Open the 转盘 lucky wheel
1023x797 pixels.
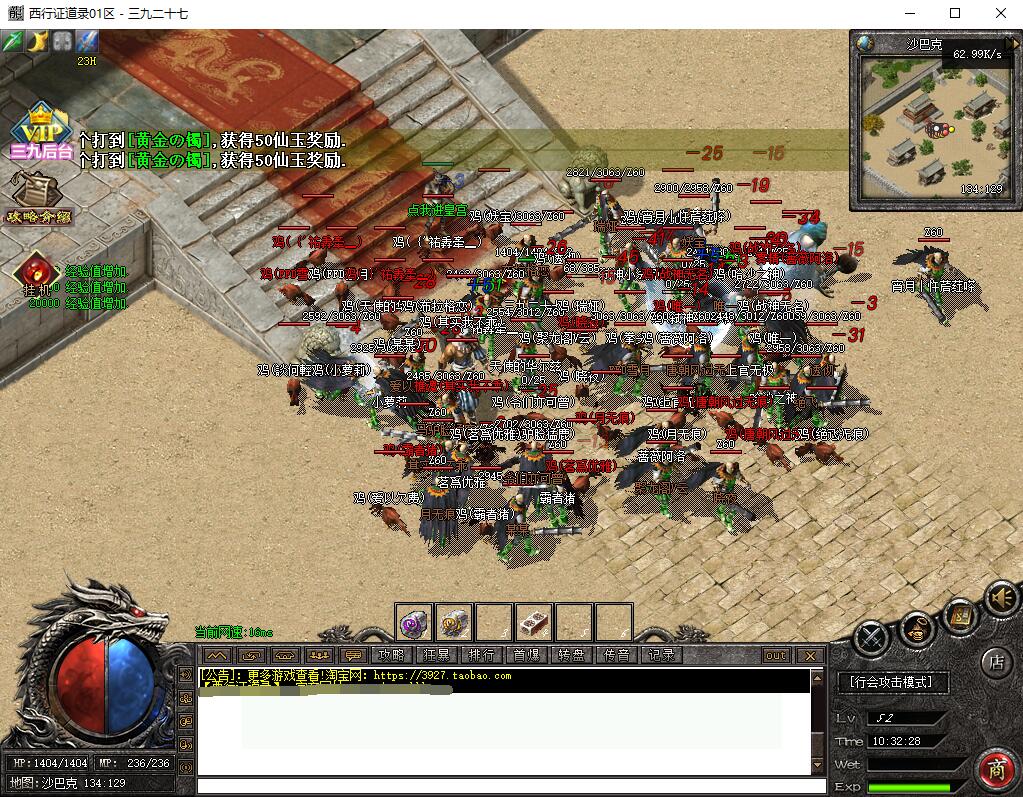572,656
